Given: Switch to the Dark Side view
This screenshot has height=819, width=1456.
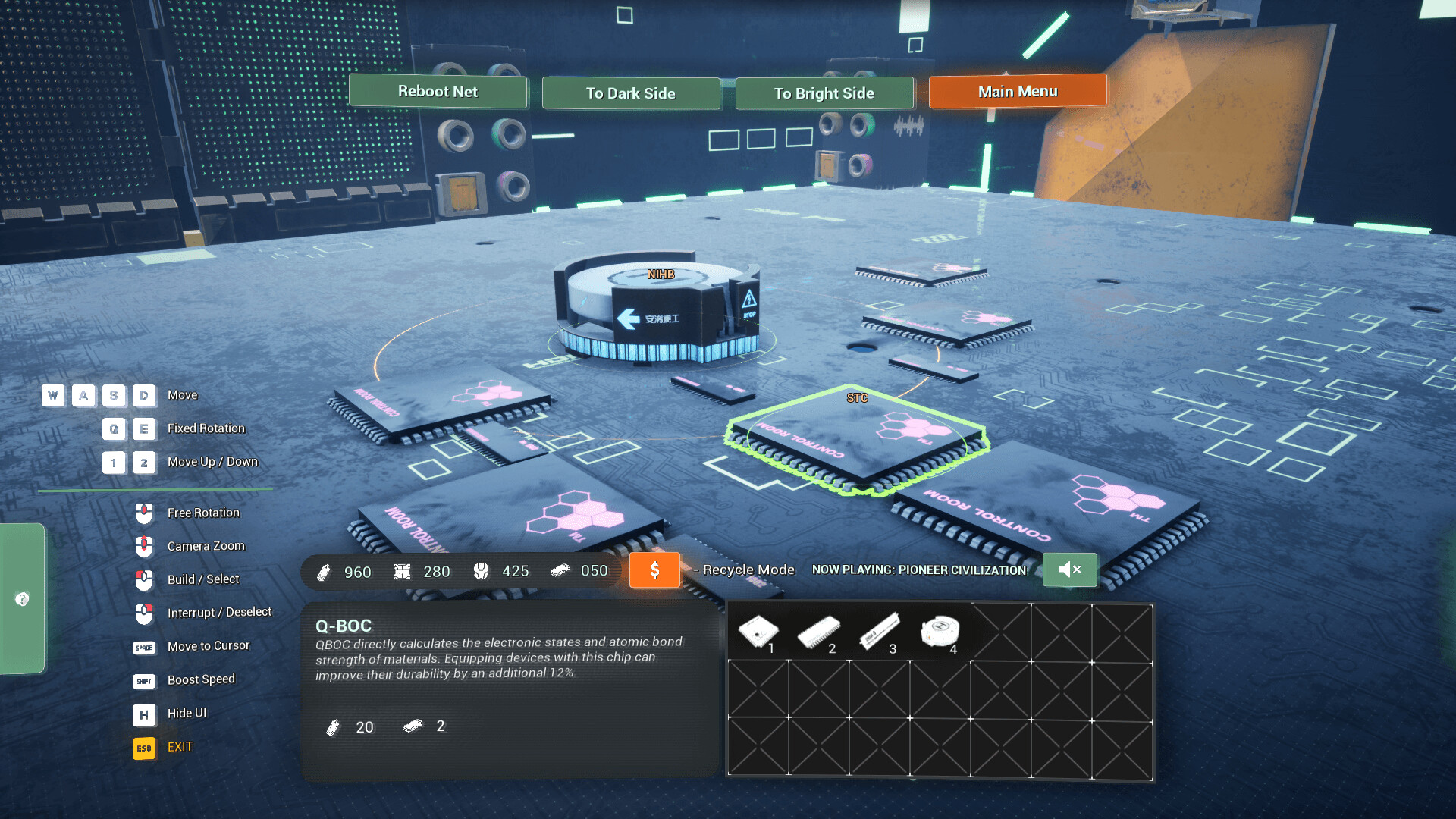Looking at the screenshot, I should [x=630, y=93].
